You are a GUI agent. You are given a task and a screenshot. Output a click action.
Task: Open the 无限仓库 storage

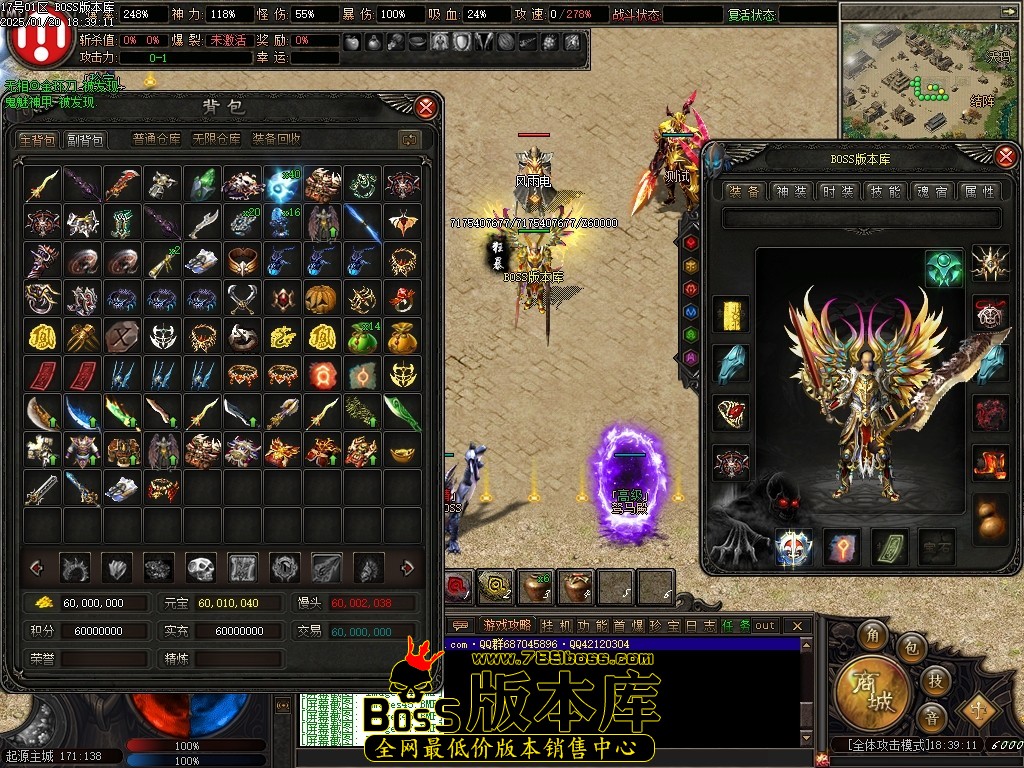pos(215,139)
